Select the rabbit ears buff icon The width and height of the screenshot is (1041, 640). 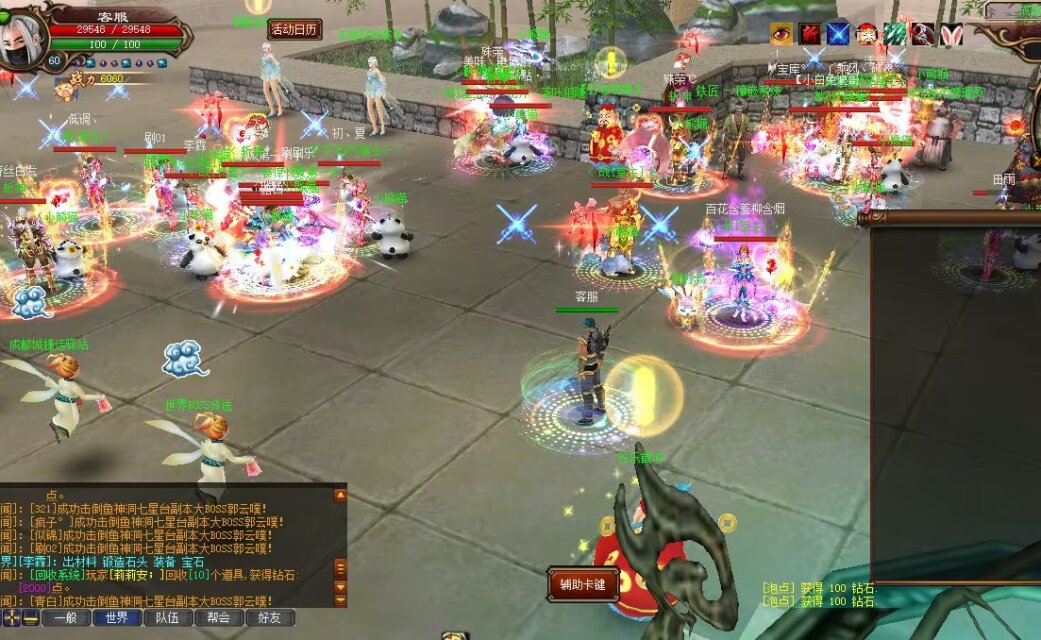point(950,34)
